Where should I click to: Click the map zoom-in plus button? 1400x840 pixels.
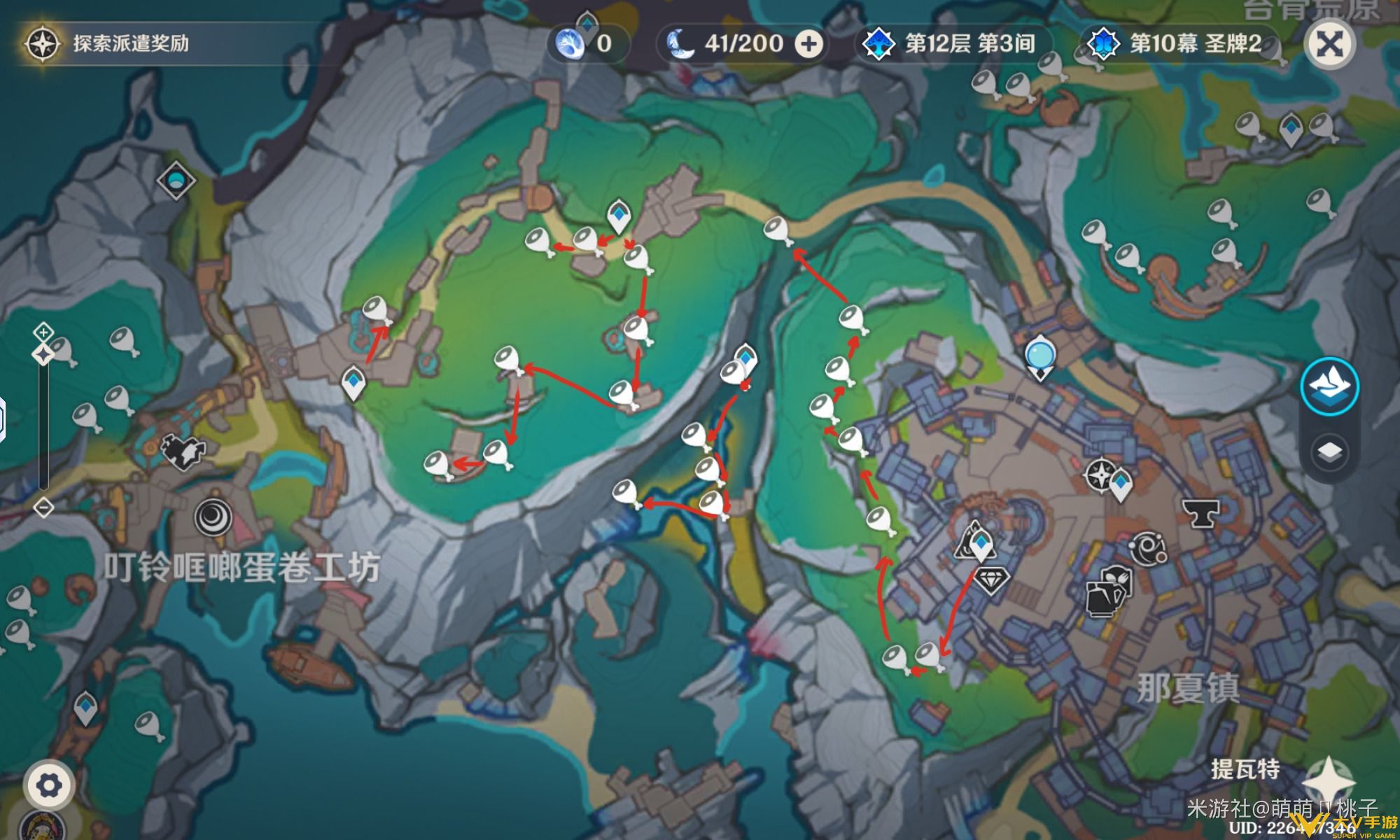tap(43, 331)
